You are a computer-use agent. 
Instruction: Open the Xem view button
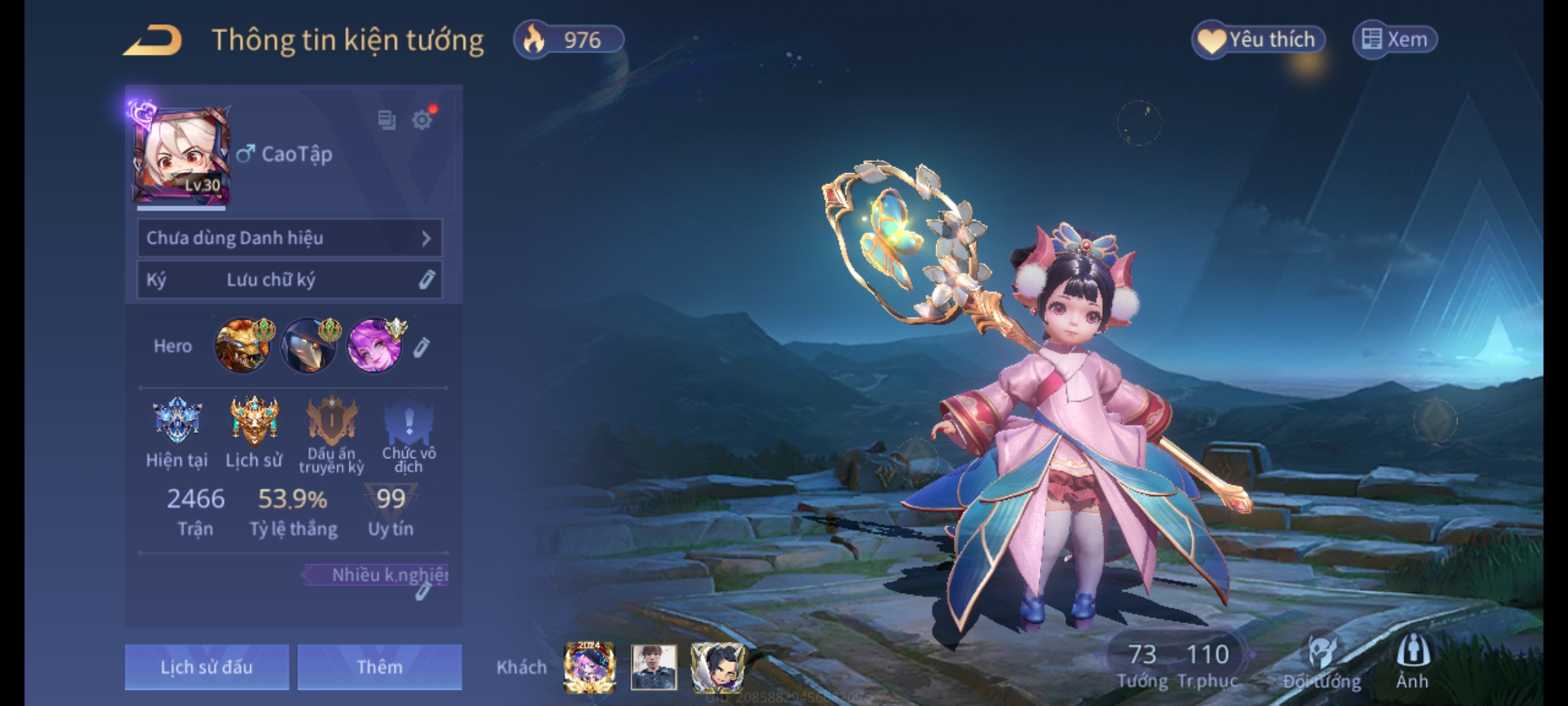1395,40
